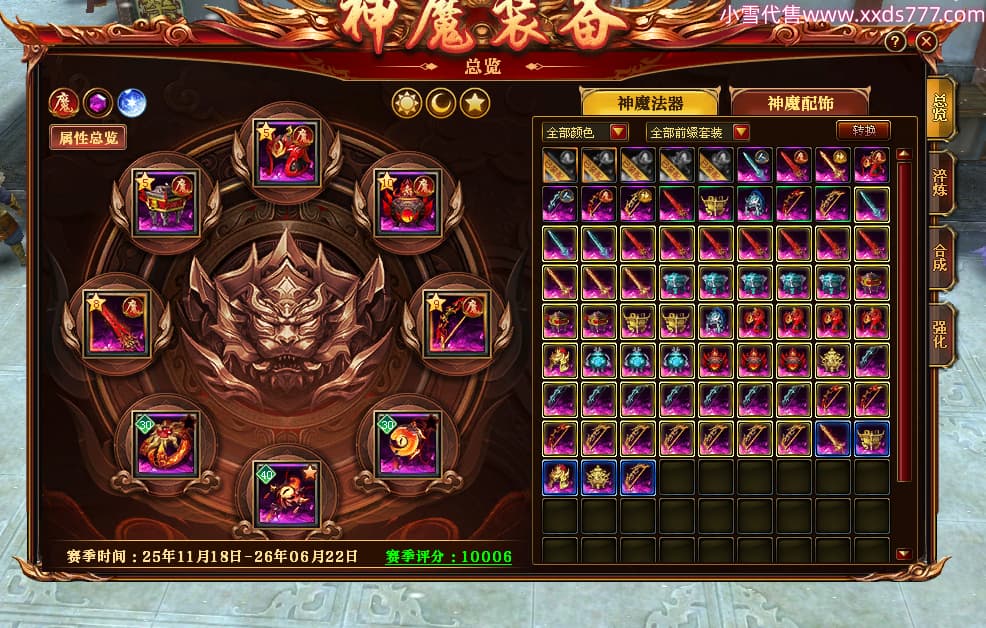
Task: Select the top center equipped artifact slot
Action: [288, 151]
